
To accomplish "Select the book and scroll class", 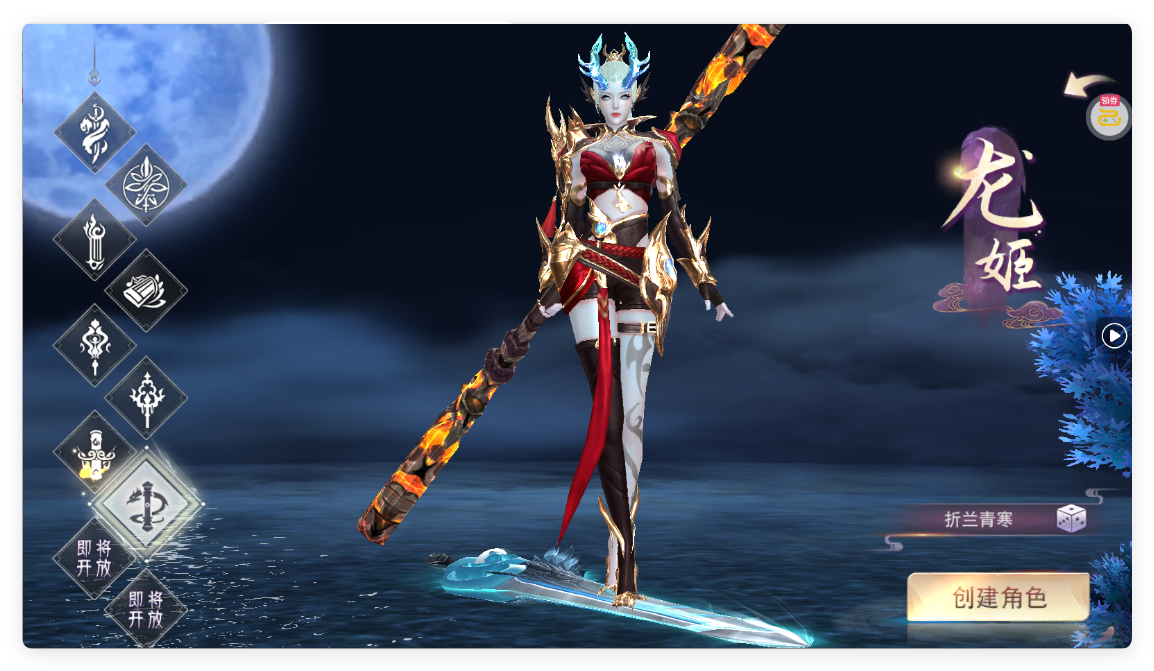I will tap(146, 291).
